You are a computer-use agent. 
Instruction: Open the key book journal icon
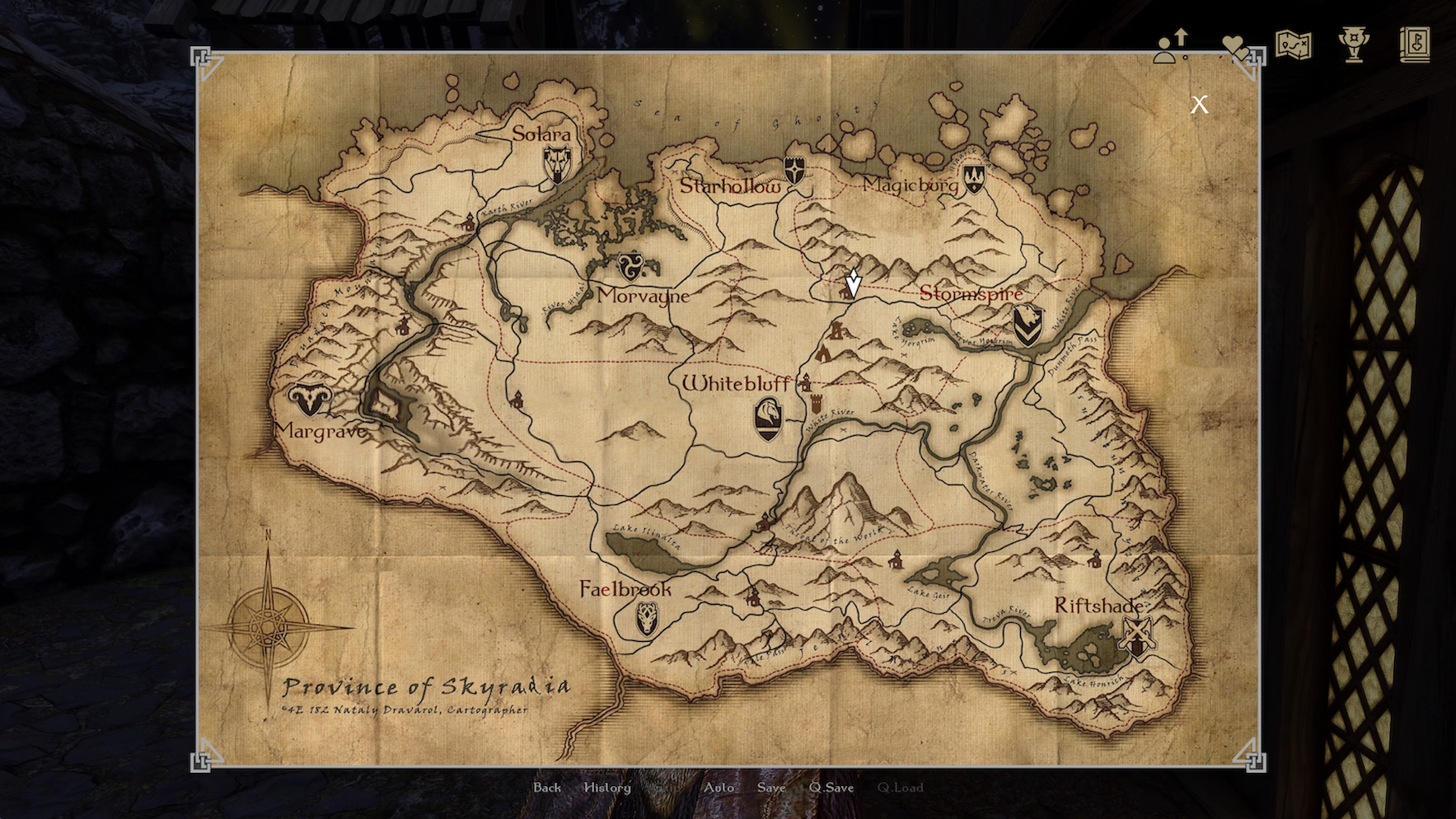(x=1414, y=44)
